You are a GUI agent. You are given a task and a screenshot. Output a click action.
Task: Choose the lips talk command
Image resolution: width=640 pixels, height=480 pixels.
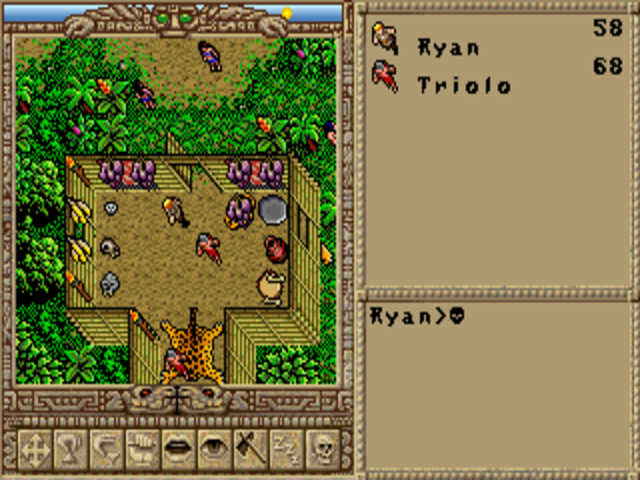(179, 449)
